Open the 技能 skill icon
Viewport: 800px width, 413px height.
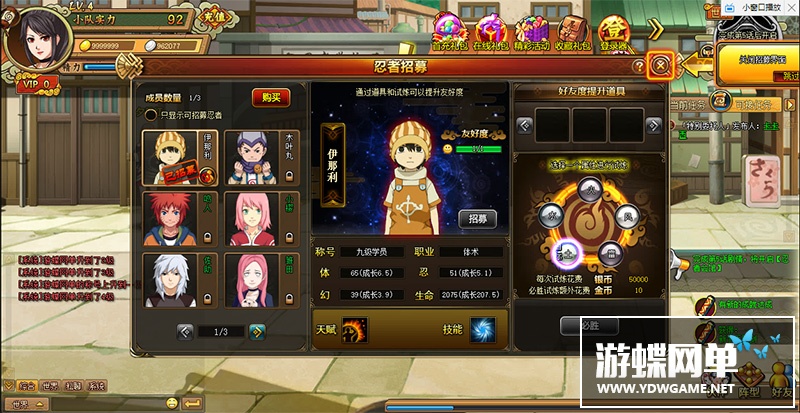pos(483,329)
